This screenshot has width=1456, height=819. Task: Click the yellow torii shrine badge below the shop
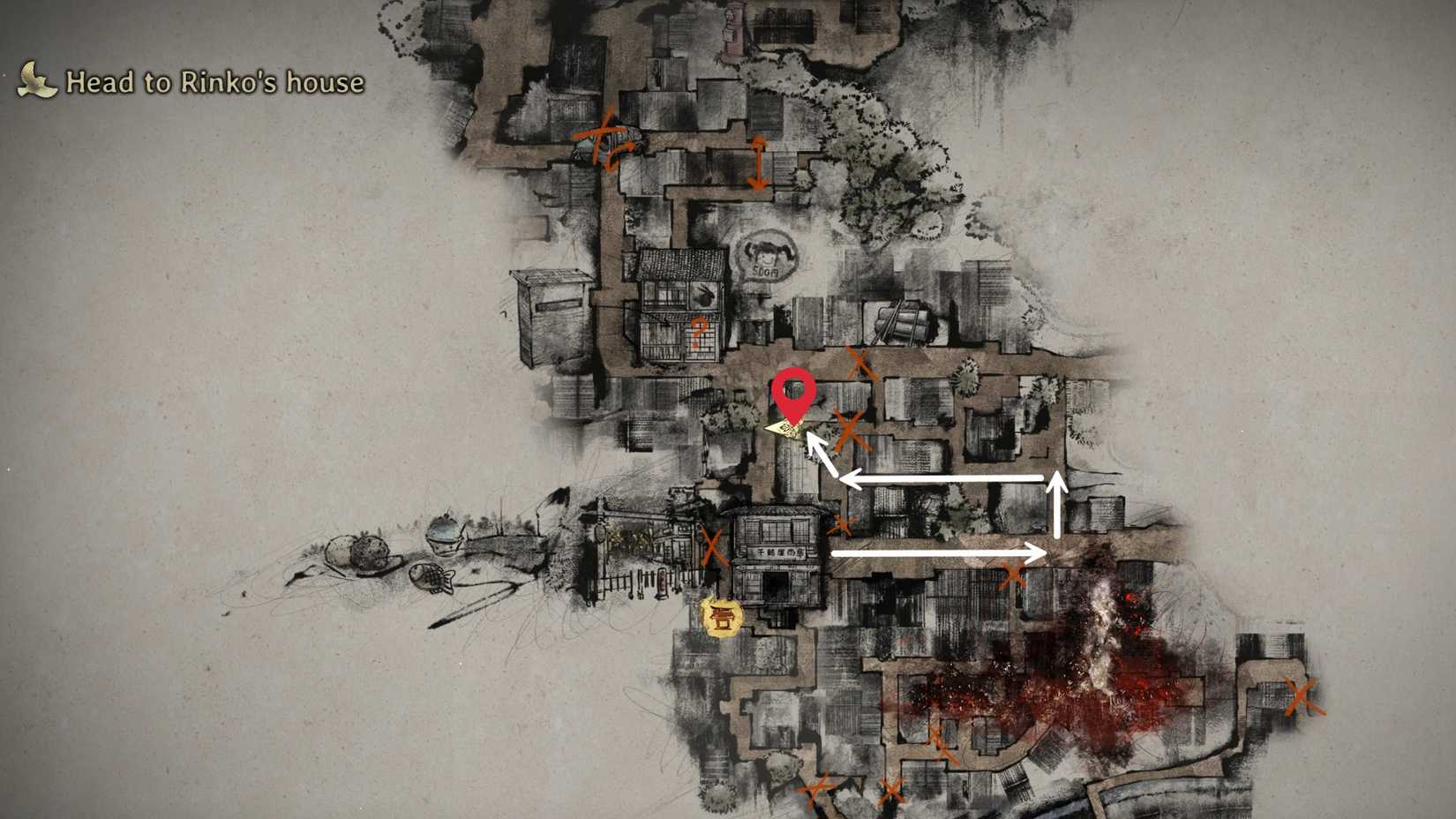720,618
